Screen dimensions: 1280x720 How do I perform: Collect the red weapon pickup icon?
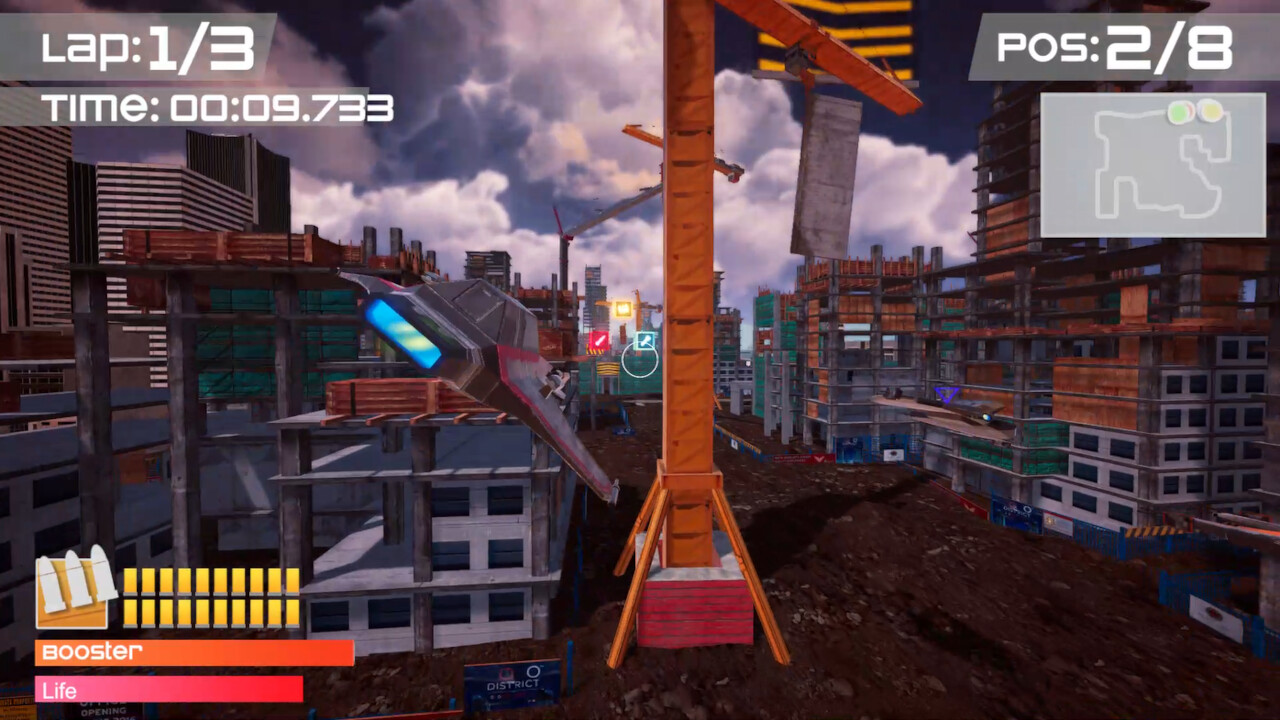coord(599,340)
